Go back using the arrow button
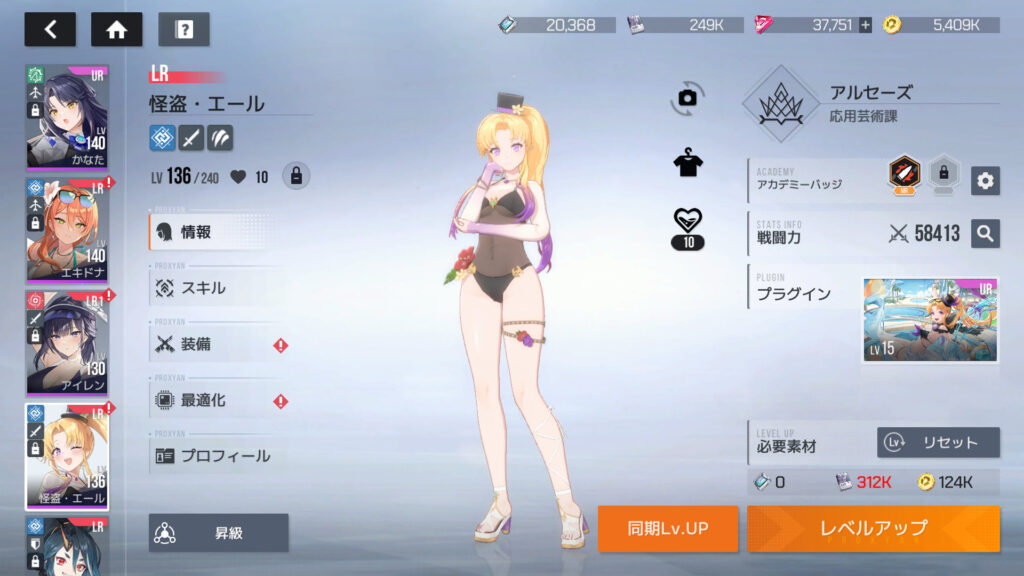This screenshot has width=1024, height=576. (x=50, y=29)
